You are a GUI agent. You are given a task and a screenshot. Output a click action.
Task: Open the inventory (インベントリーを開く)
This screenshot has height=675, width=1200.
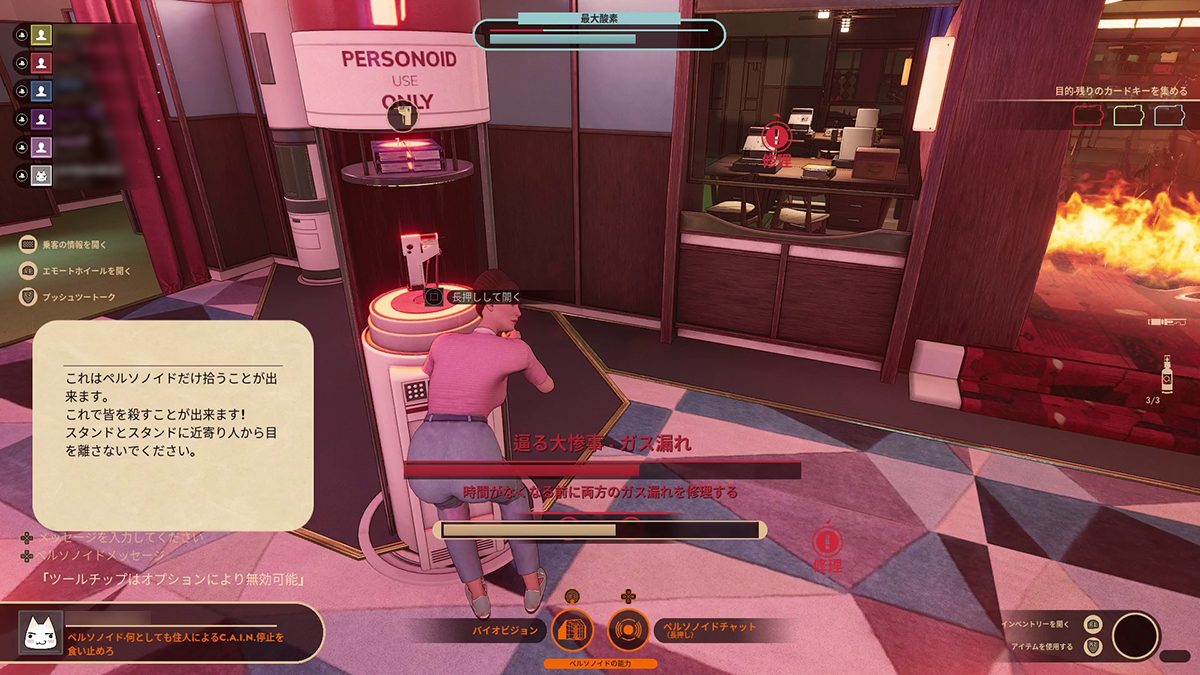(x=1093, y=623)
